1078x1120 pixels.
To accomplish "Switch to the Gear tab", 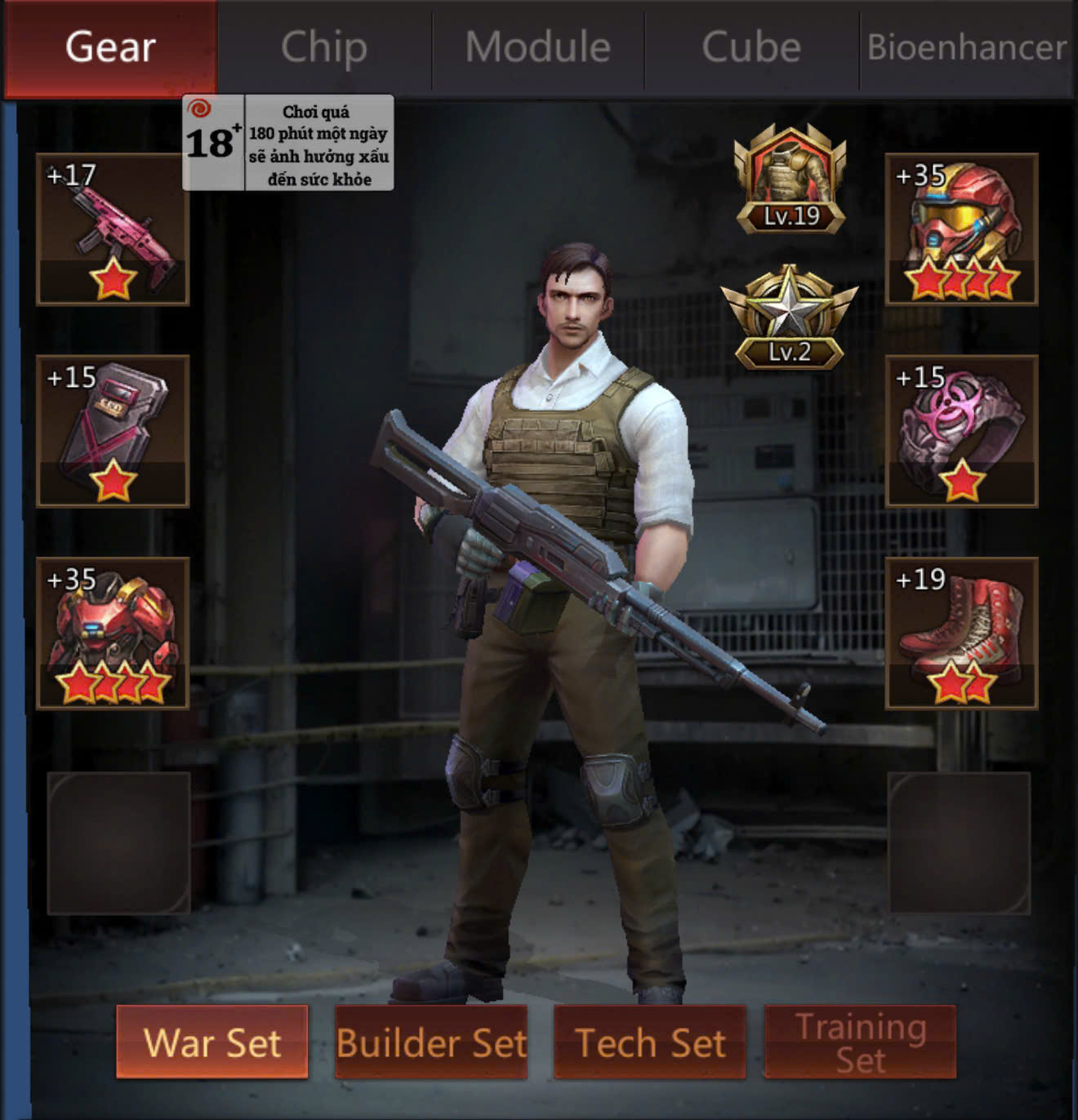I will [x=110, y=47].
